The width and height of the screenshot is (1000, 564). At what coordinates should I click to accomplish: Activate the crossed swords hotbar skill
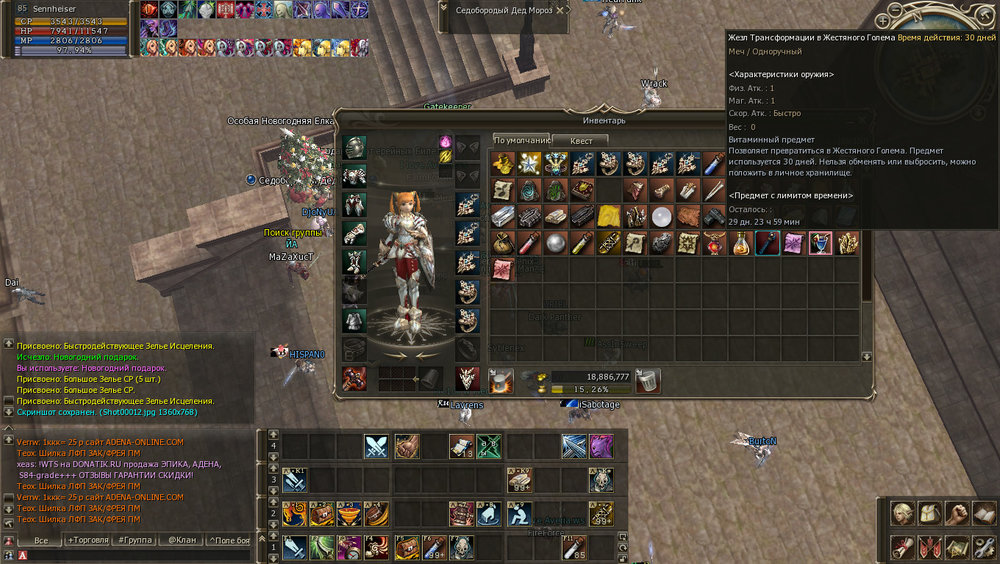tap(376, 446)
